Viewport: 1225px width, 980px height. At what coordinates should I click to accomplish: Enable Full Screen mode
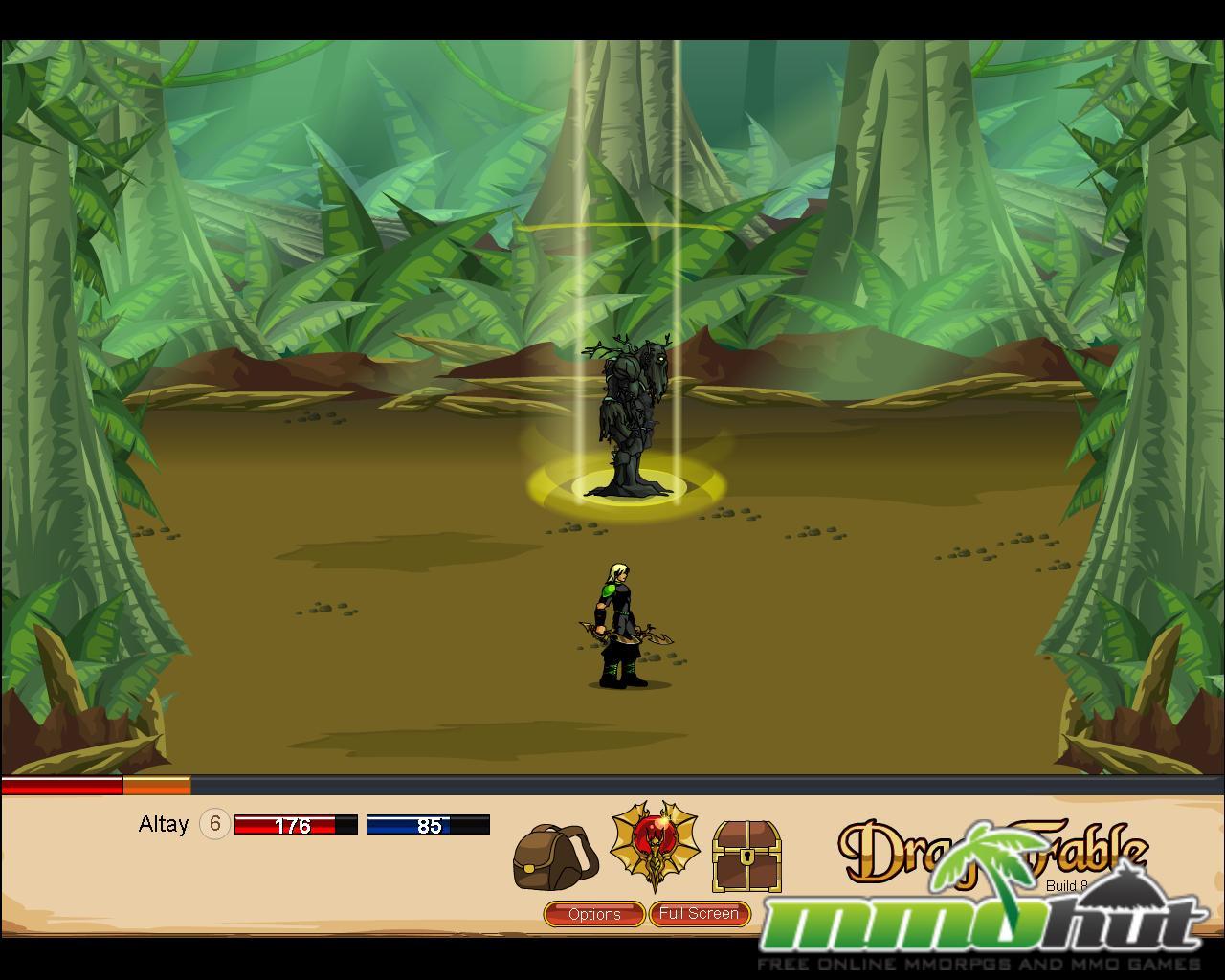[x=700, y=914]
